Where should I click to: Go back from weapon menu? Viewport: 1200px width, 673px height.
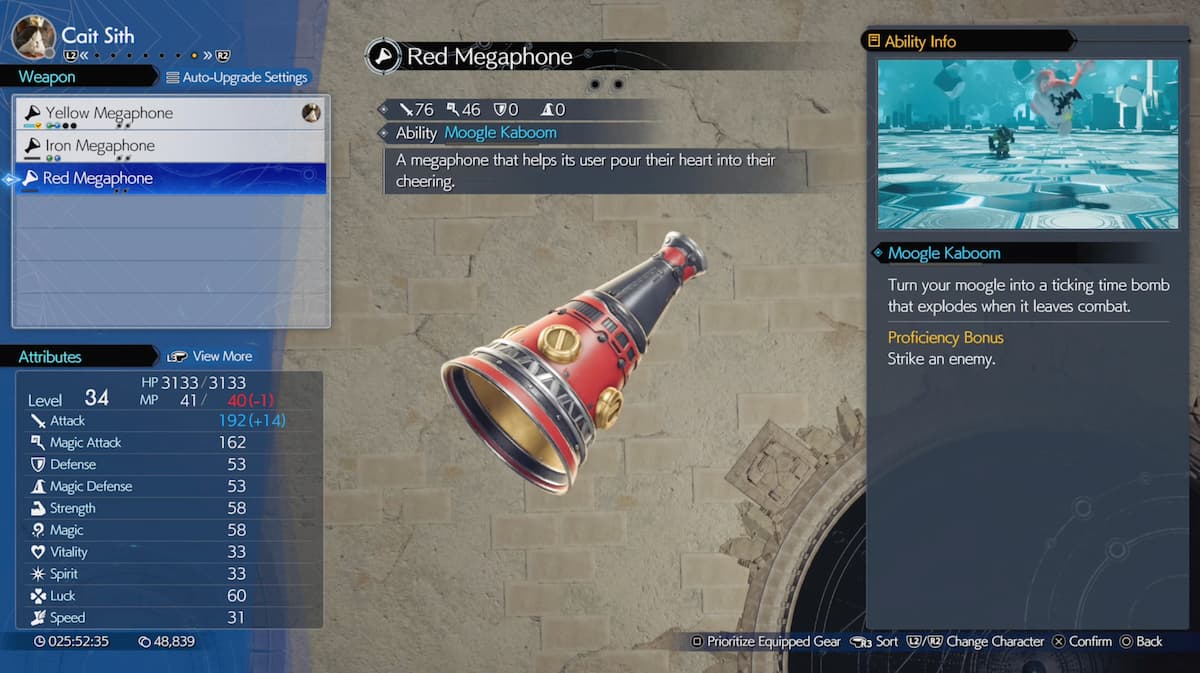pyautogui.click(x=1141, y=641)
